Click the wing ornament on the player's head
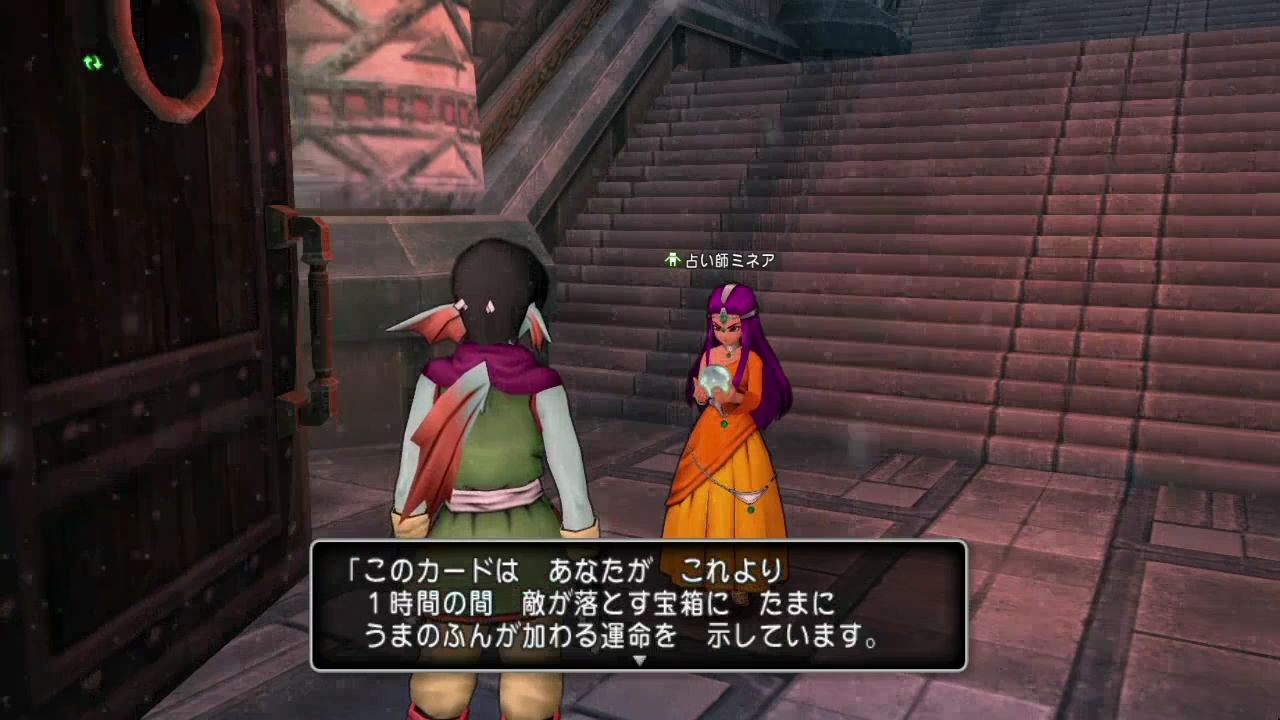 point(435,320)
